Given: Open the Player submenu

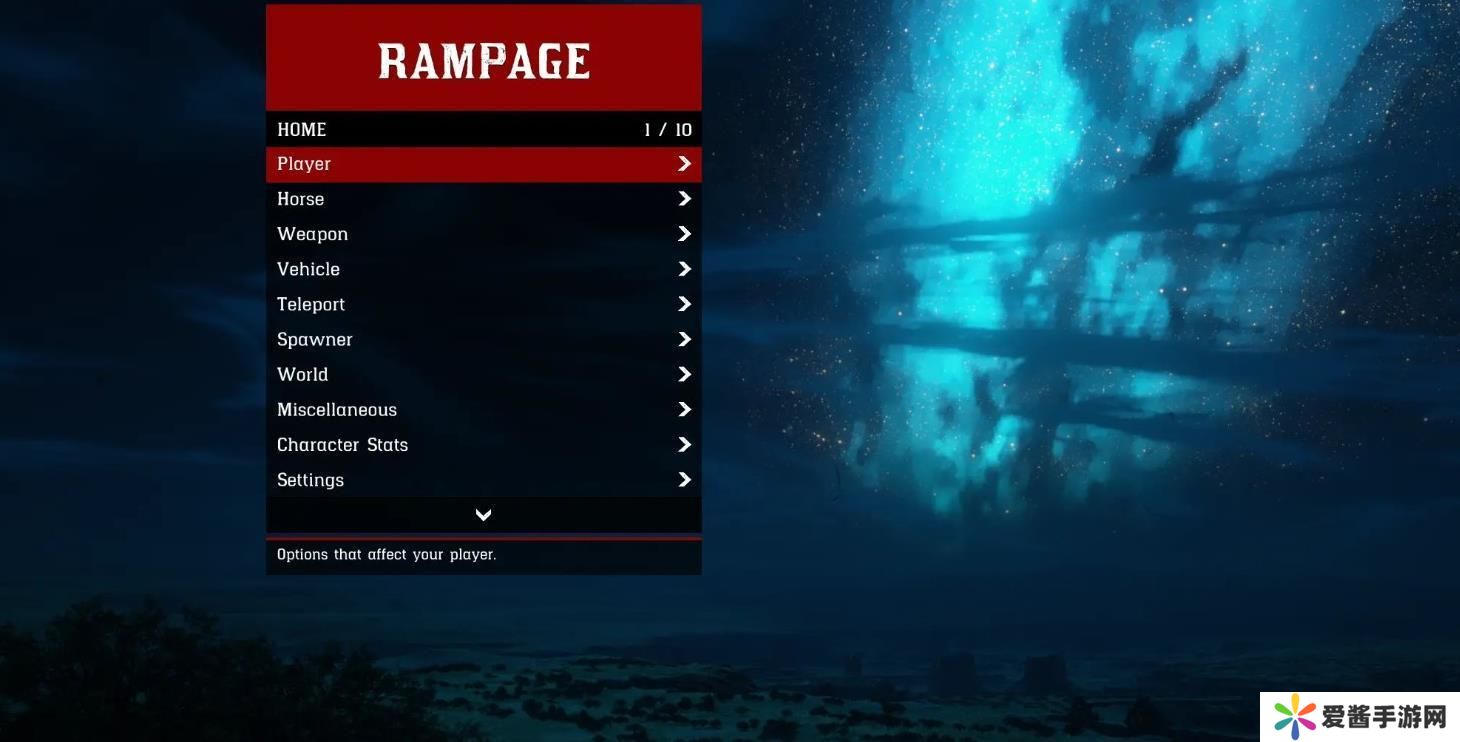Looking at the screenshot, I should point(483,164).
